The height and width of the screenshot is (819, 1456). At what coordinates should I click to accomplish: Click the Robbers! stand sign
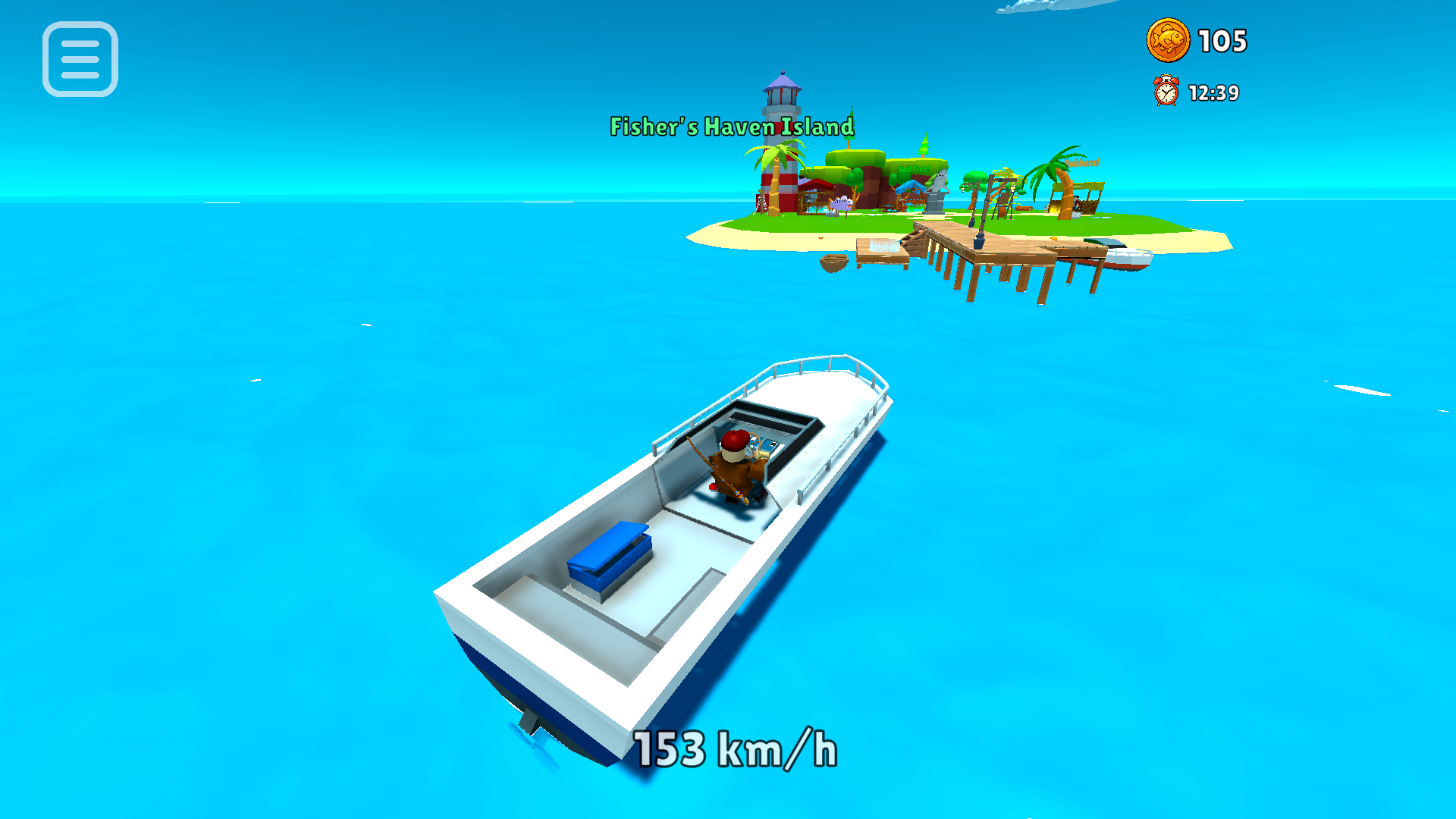pyautogui.click(x=1081, y=163)
